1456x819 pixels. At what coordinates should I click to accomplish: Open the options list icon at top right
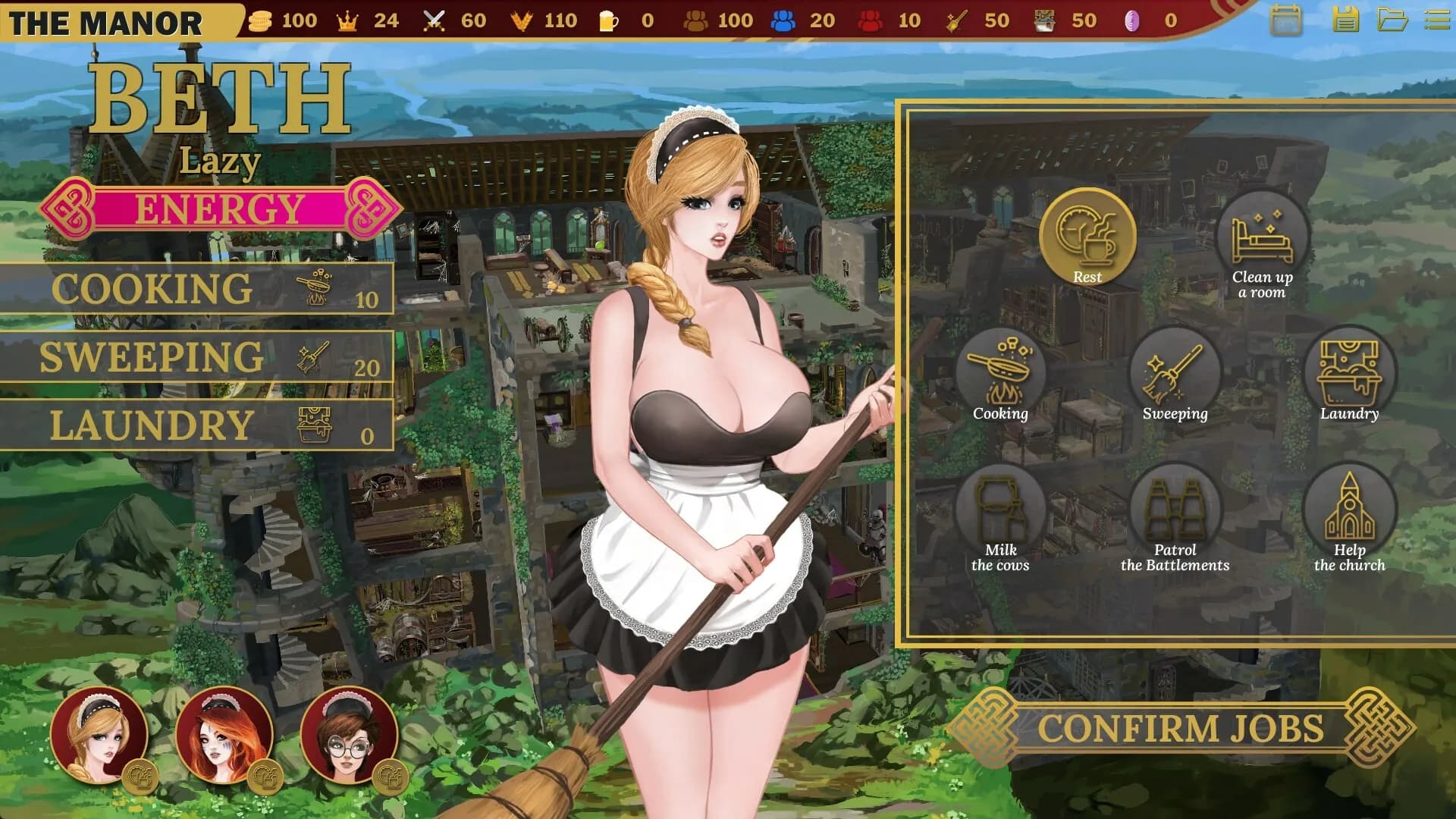click(1439, 20)
